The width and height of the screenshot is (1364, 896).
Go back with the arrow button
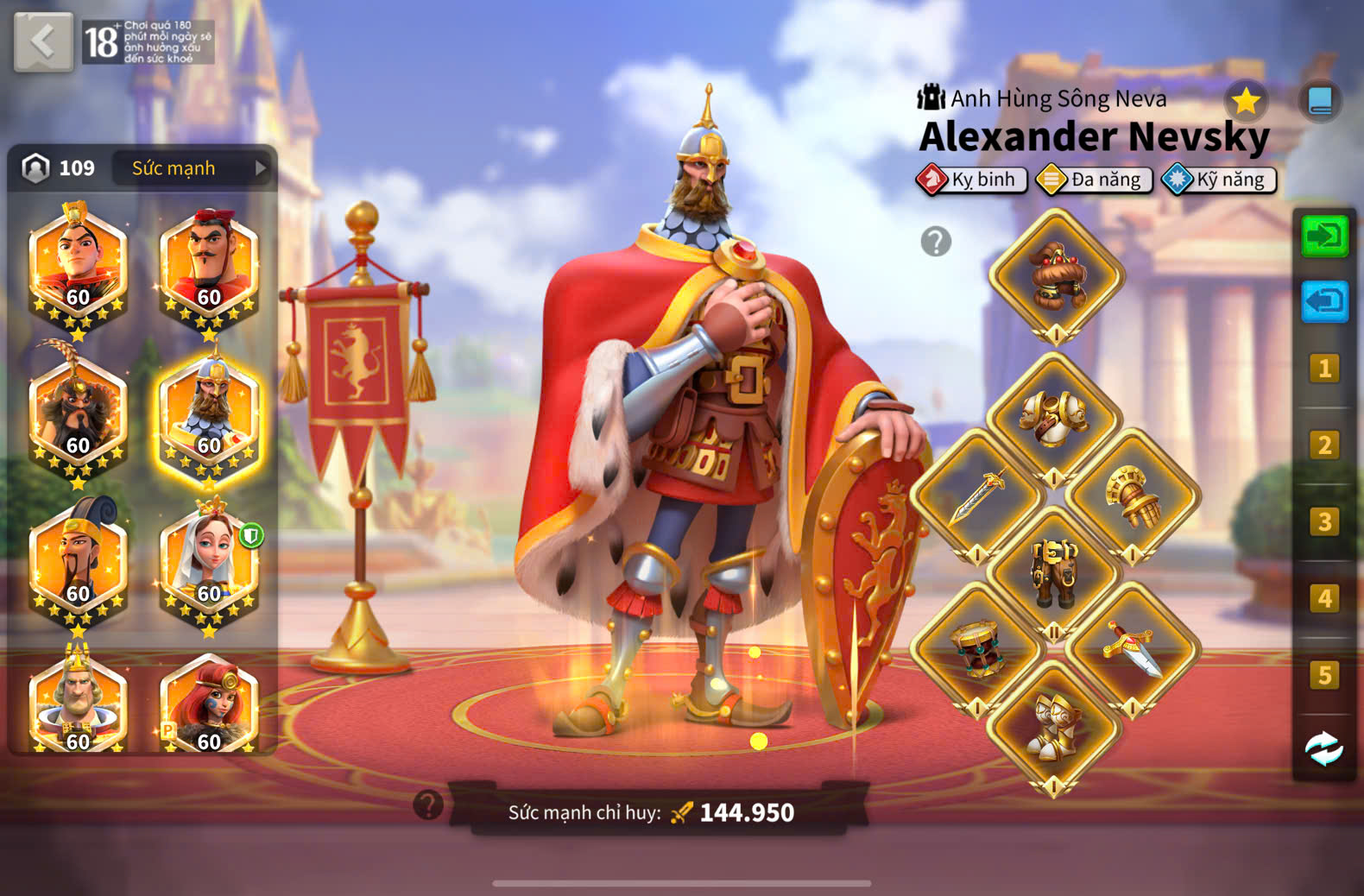43,41
